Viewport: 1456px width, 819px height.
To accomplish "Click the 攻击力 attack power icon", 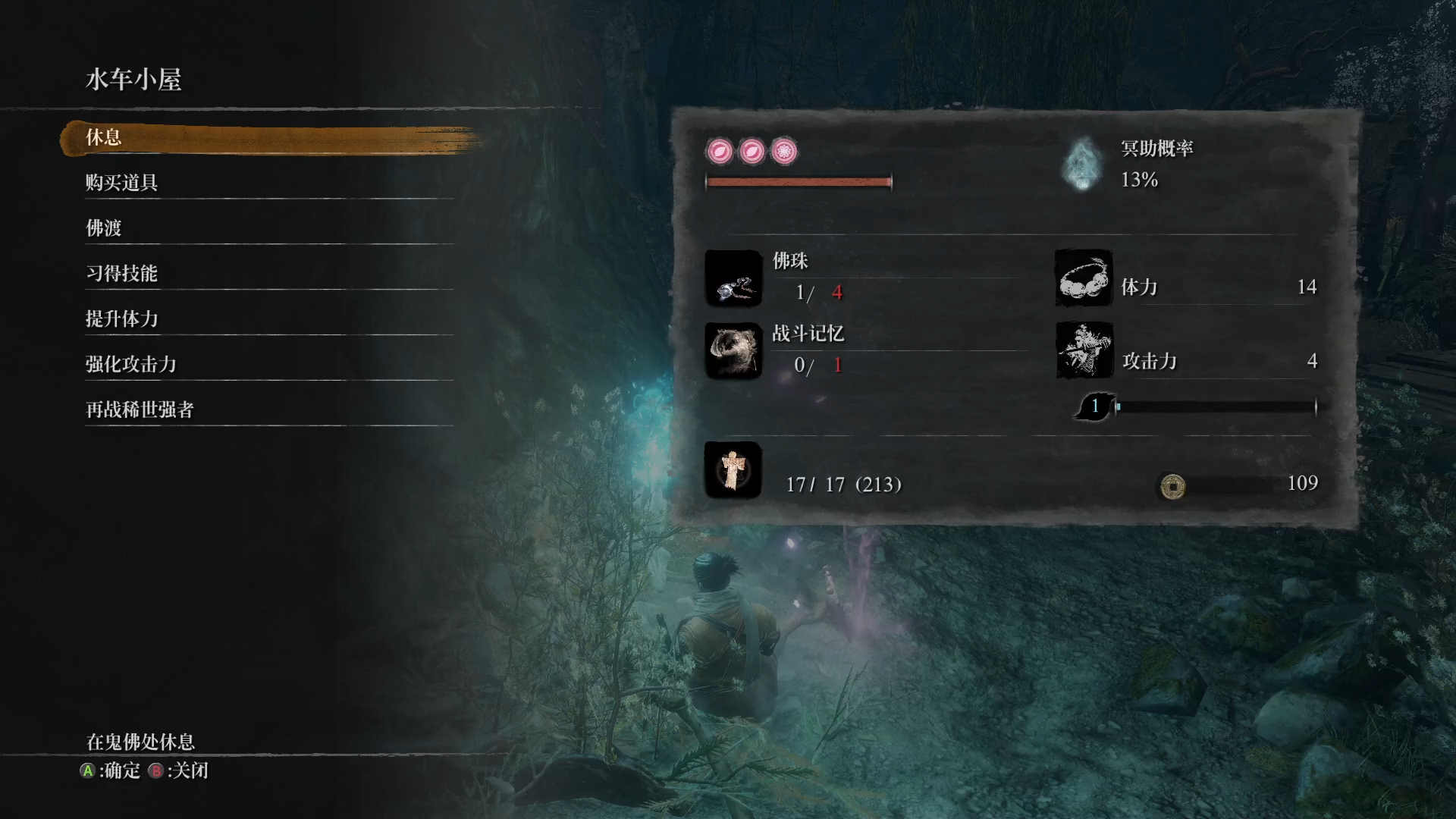I will (1084, 350).
